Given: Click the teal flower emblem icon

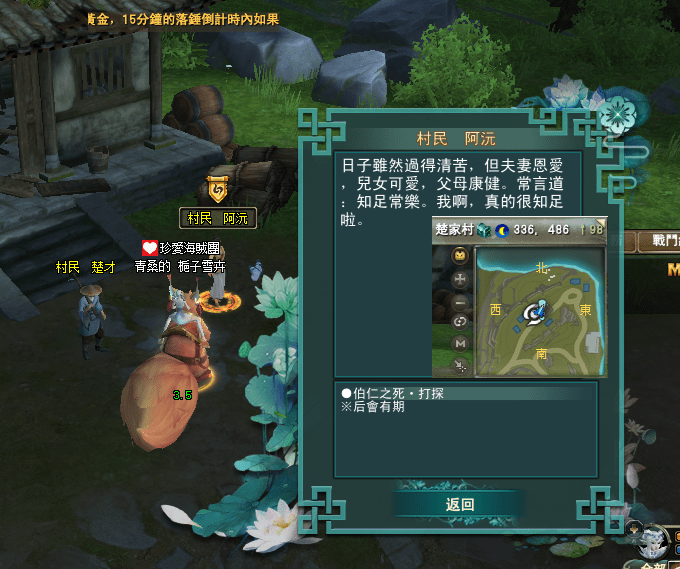Looking at the screenshot, I should (617, 116).
